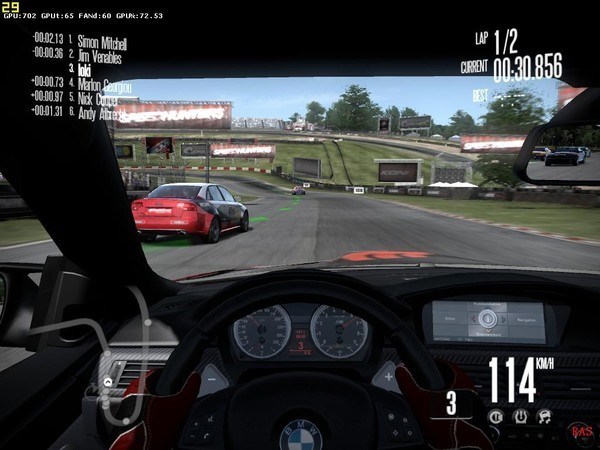This screenshot has height=450, width=600.
Task: Select Ioki's row in the standings
Action: click(83, 70)
